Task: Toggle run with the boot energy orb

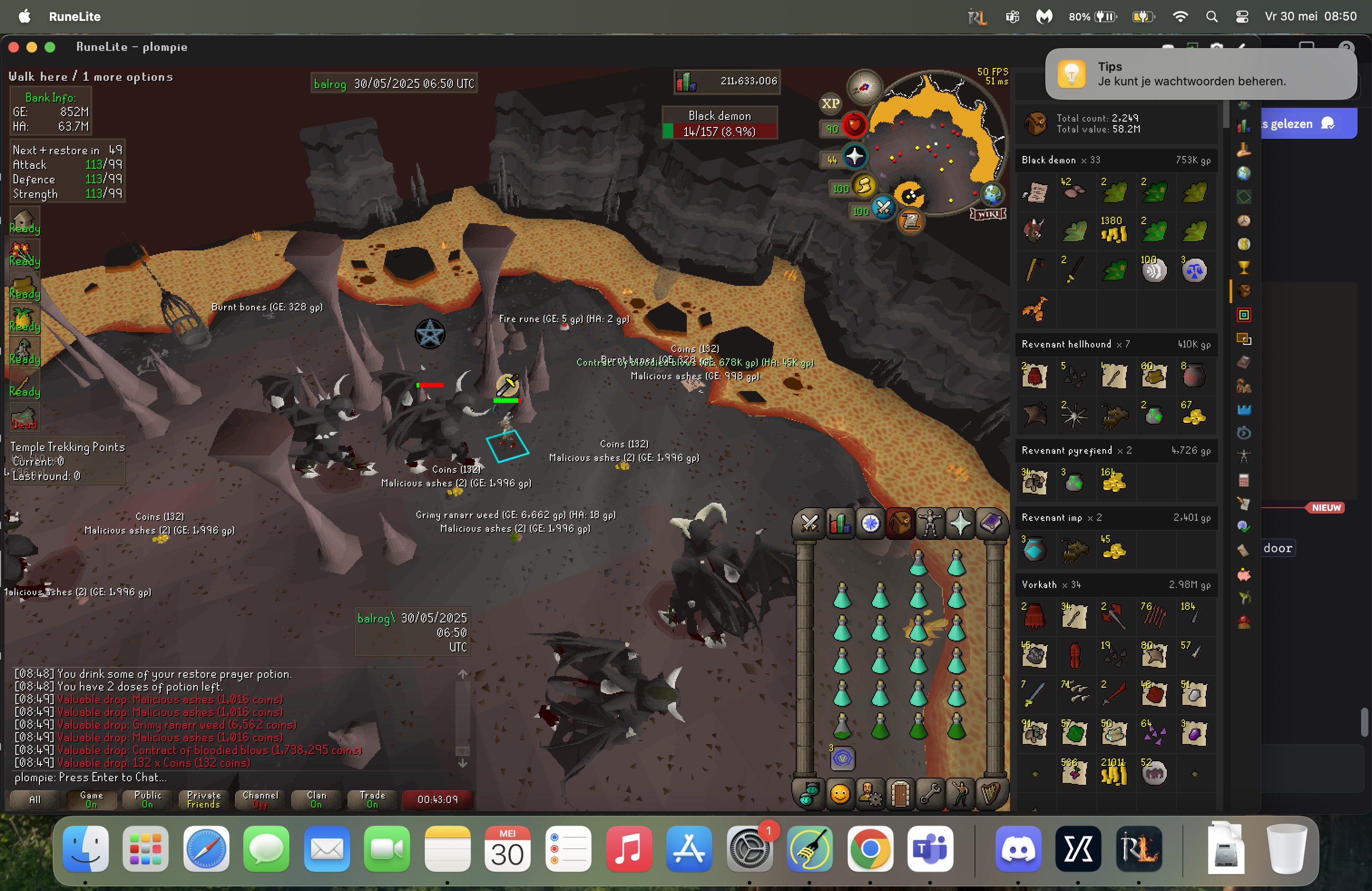Action: tap(863, 186)
